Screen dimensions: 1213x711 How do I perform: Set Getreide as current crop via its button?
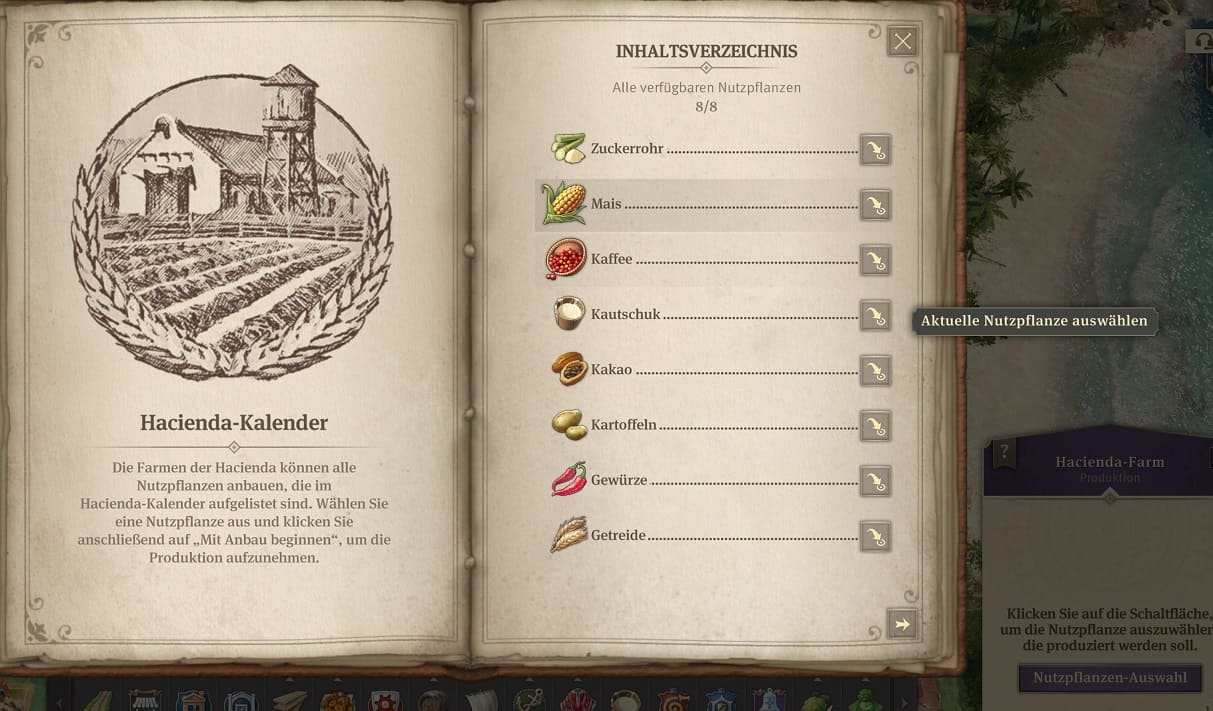pos(875,536)
